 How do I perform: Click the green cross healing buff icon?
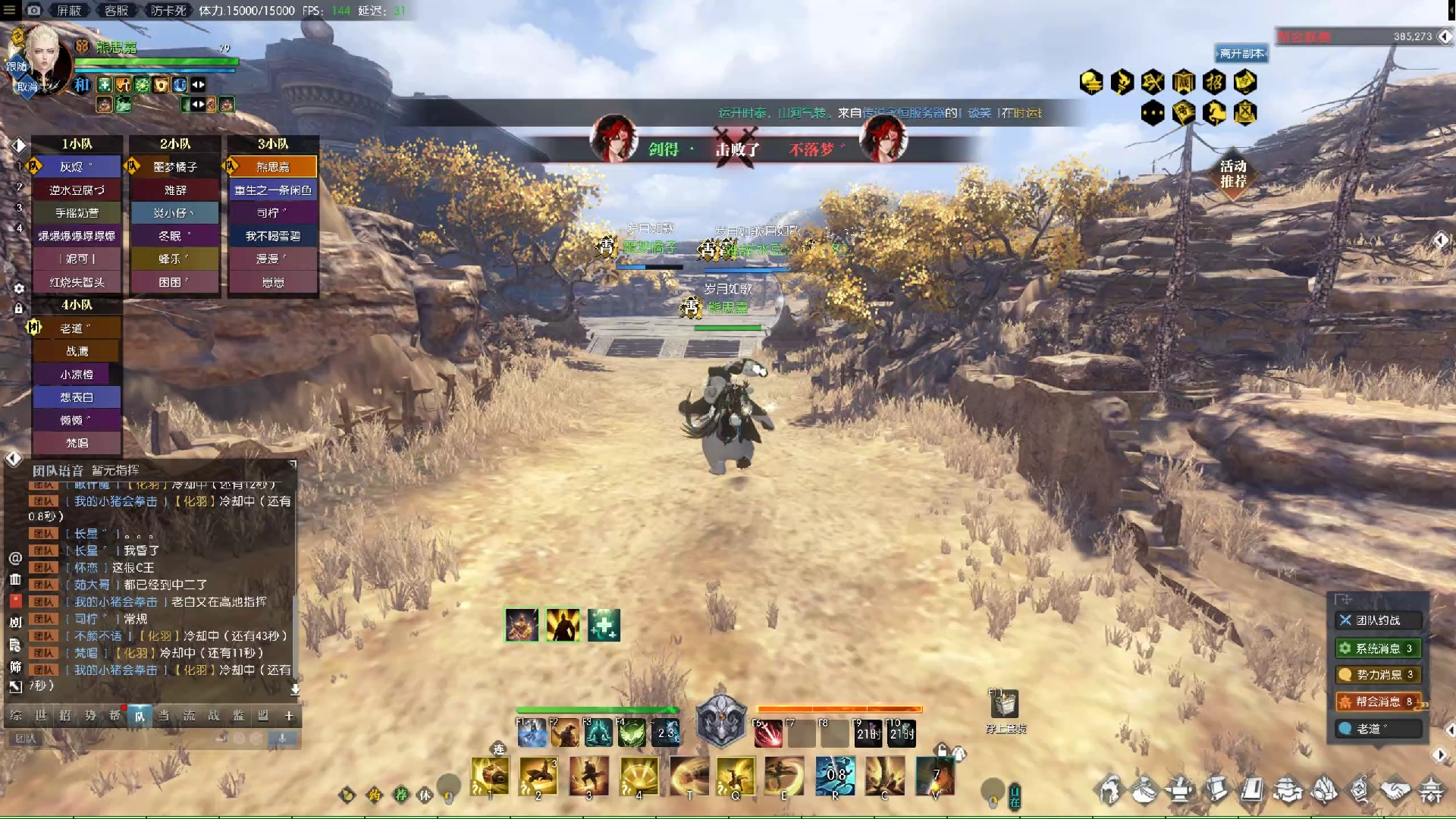click(604, 626)
